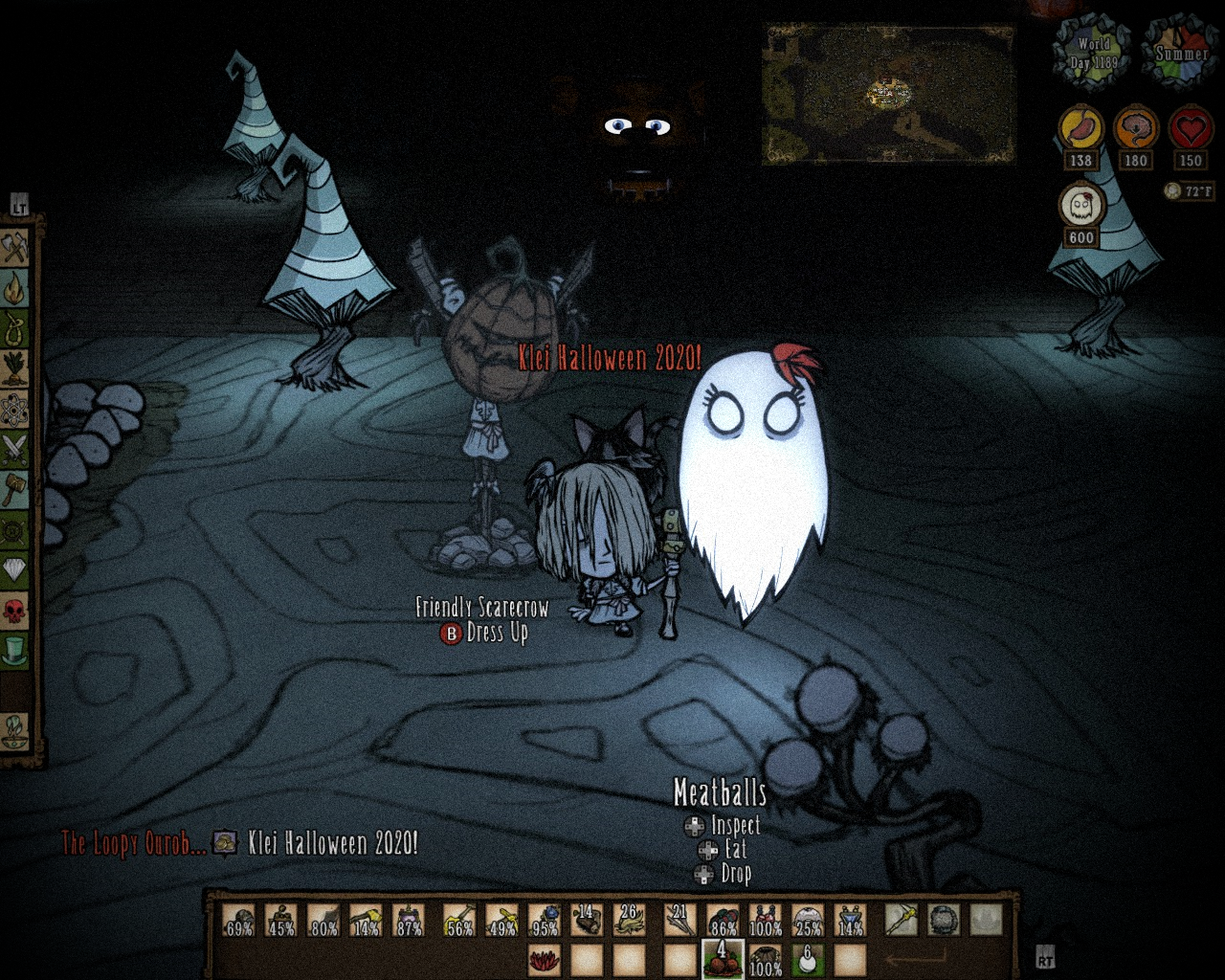Select the stack of 26 items
Viewport: 1225px width, 980px height.
629,921
